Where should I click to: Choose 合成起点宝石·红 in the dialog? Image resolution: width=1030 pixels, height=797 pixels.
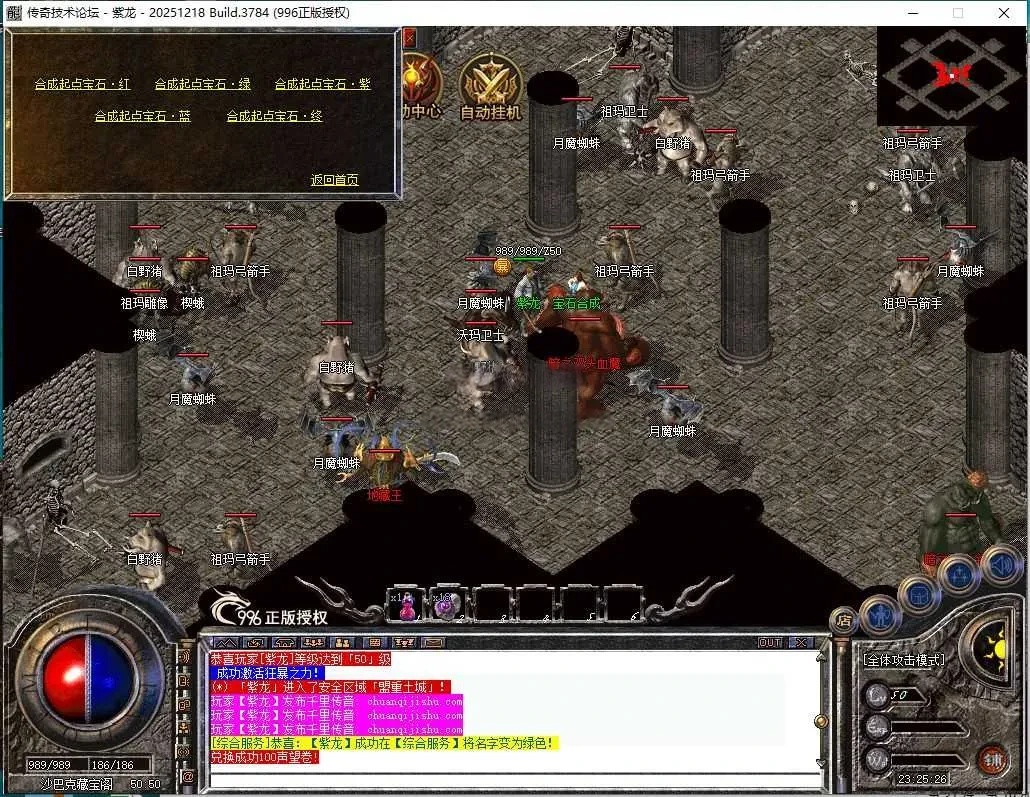coord(82,84)
